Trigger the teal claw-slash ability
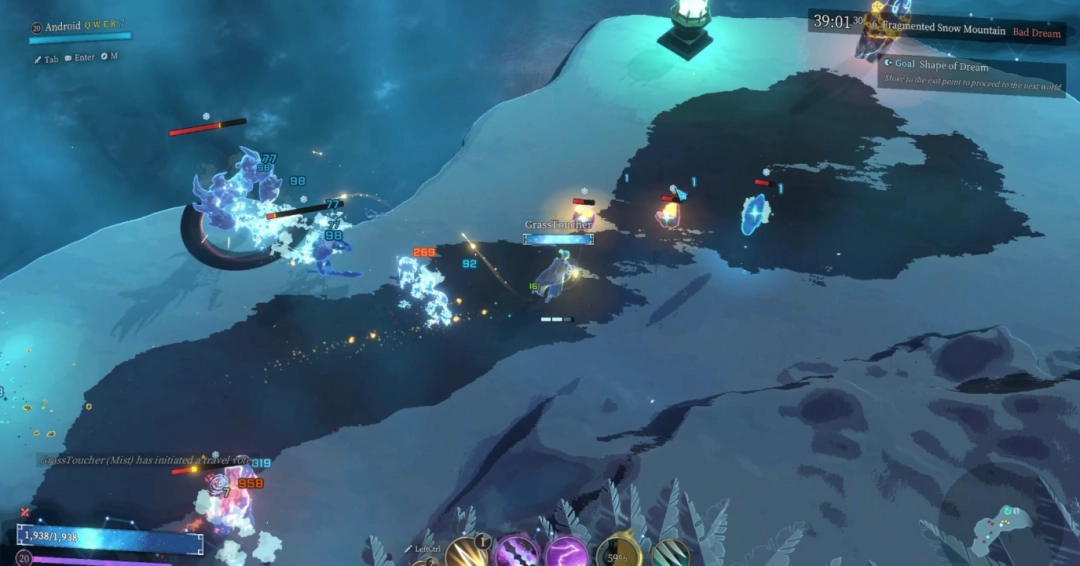 click(x=669, y=554)
